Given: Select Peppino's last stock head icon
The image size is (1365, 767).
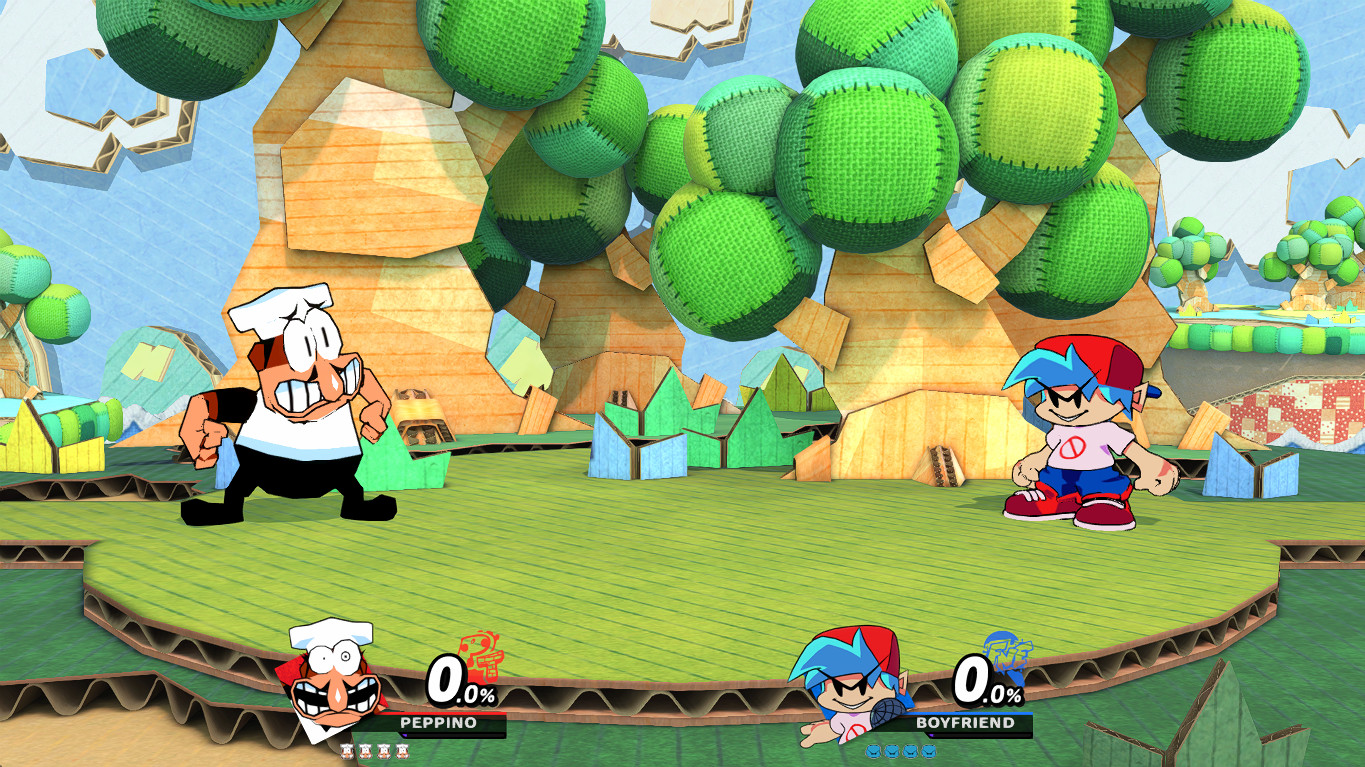Looking at the screenshot, I should point(402,751).
